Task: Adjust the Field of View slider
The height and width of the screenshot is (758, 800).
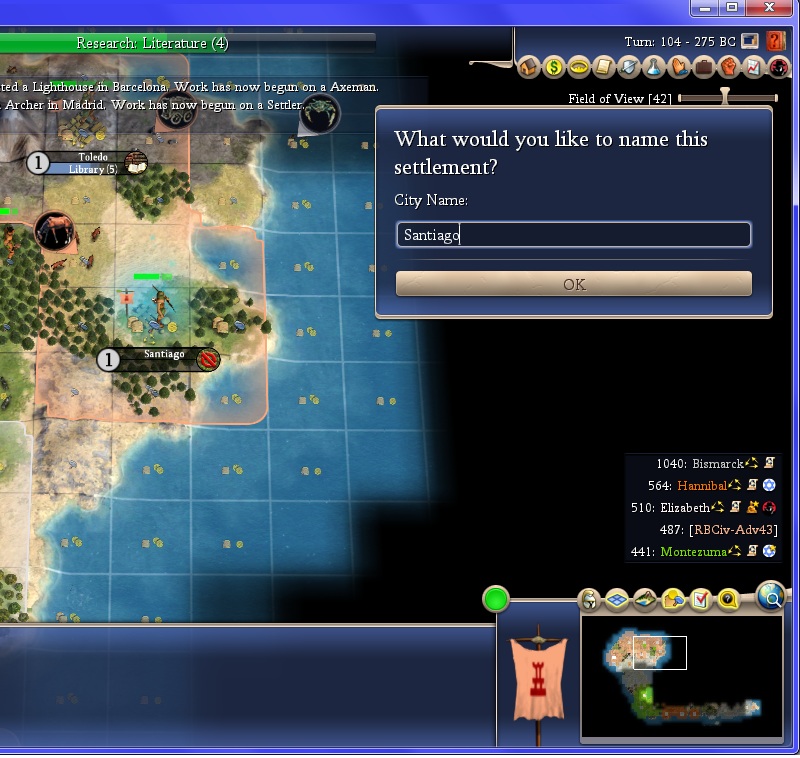Action: pos(726,98)
